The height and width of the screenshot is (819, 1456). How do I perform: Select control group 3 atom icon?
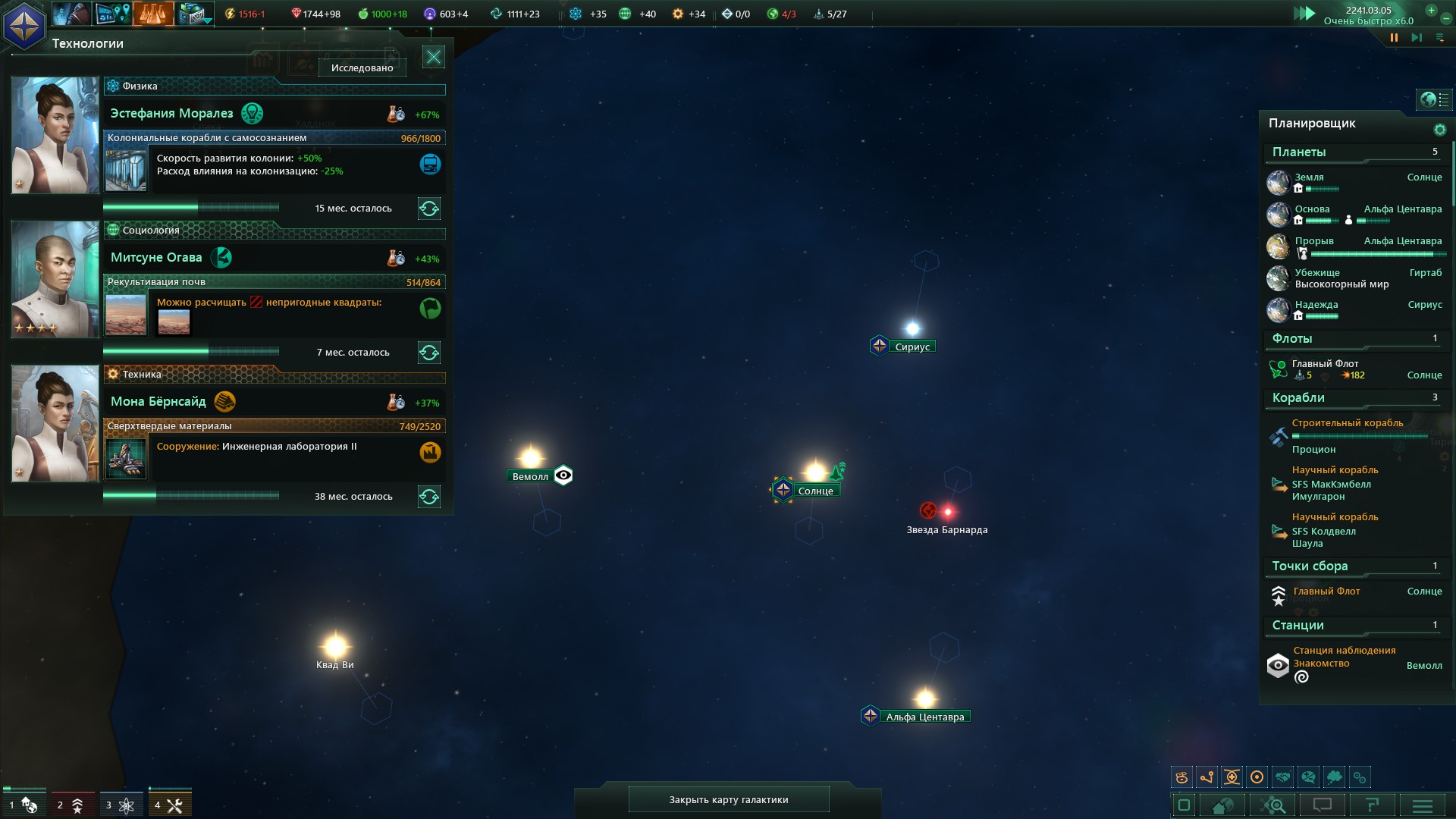(121, 805)
